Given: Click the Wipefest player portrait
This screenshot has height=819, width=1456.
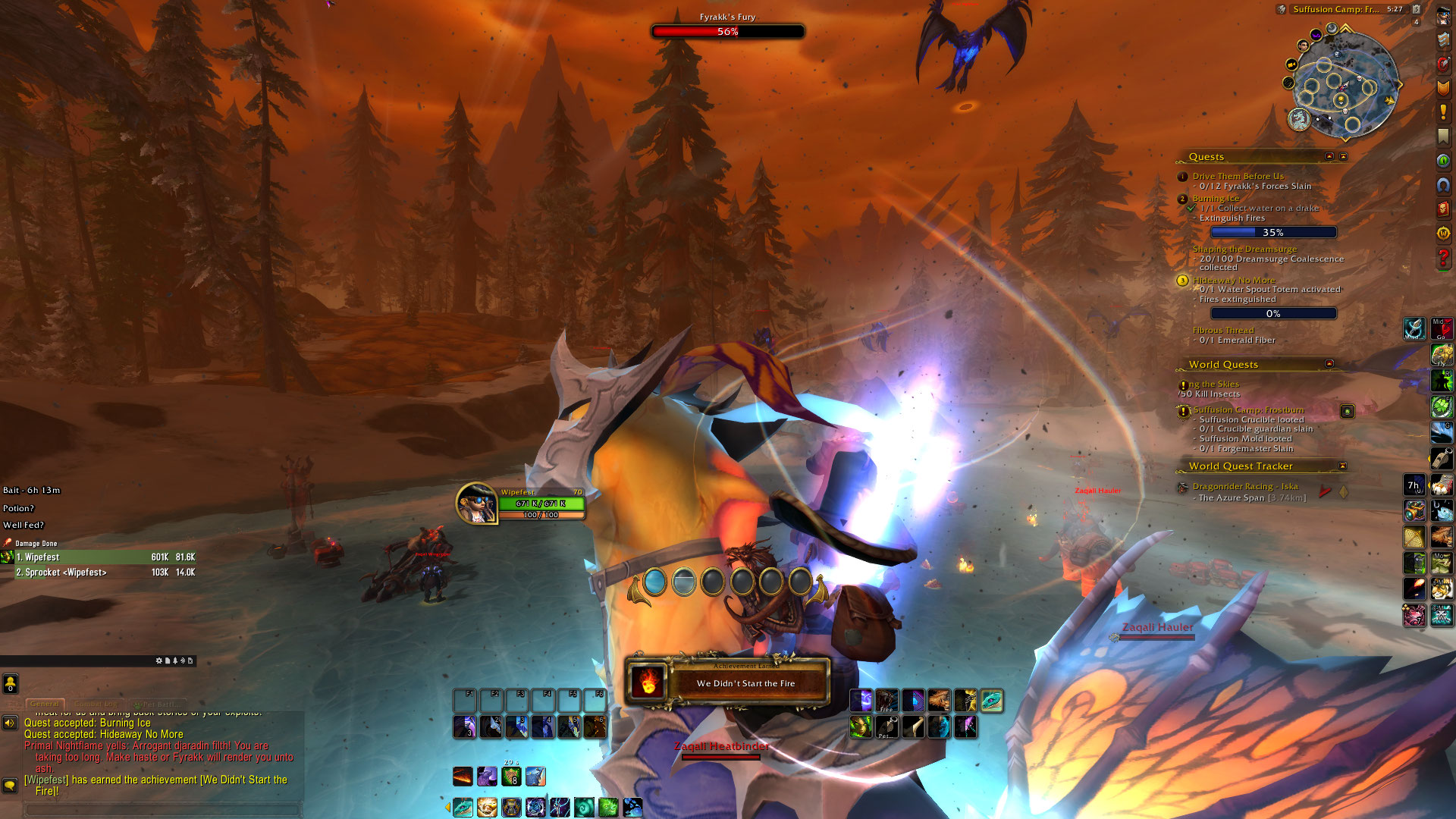Looking at the screenshot, I should click(x=476, y=504).
